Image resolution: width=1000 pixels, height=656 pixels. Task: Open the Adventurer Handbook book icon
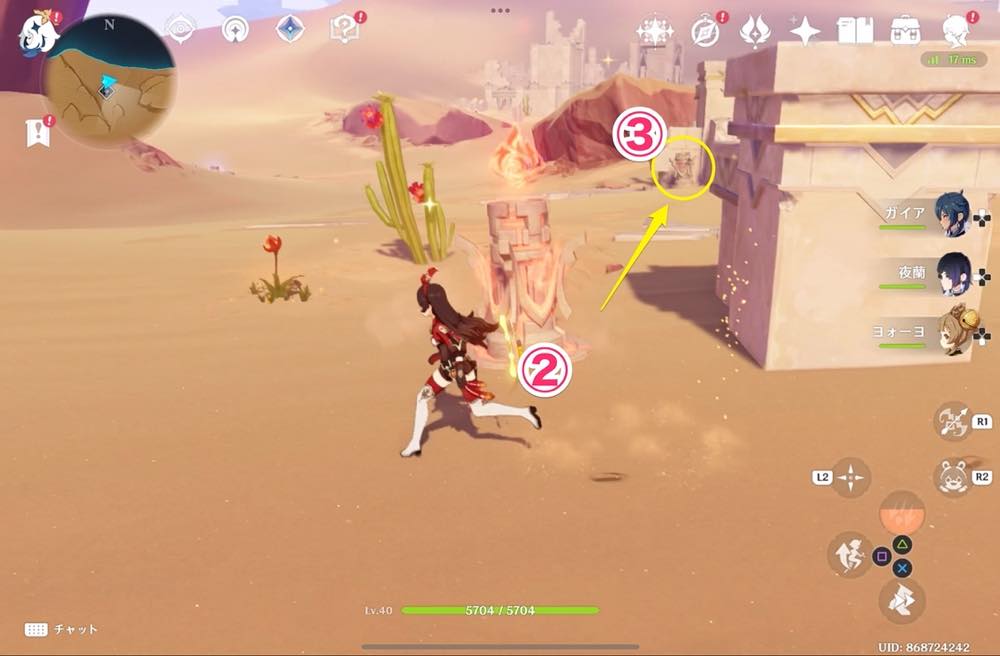click(x=856, y=31)
